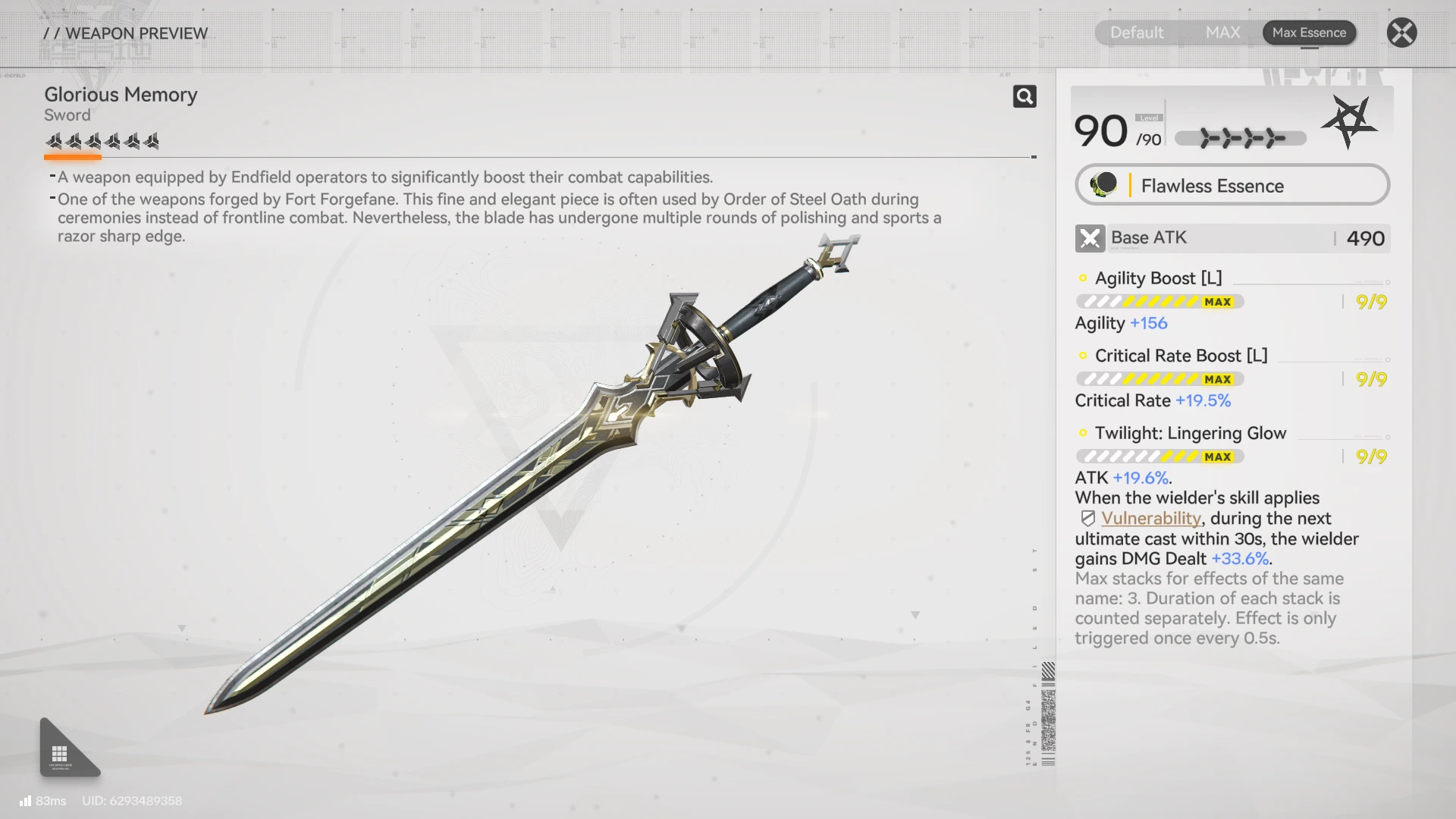This screenshot has width=1456, height=819.
Task: Switch to the Default preview tab
Action: click(1136, 33)
